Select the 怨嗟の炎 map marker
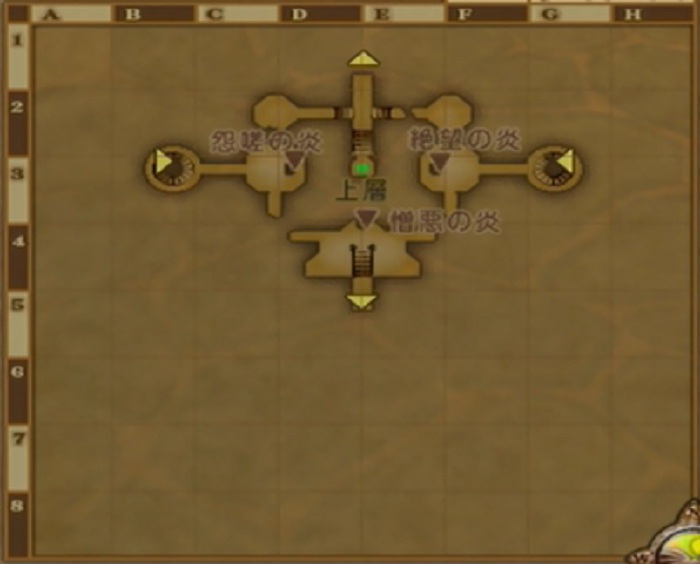The width and height of the screenshot is (700, 564). [296, 161]
